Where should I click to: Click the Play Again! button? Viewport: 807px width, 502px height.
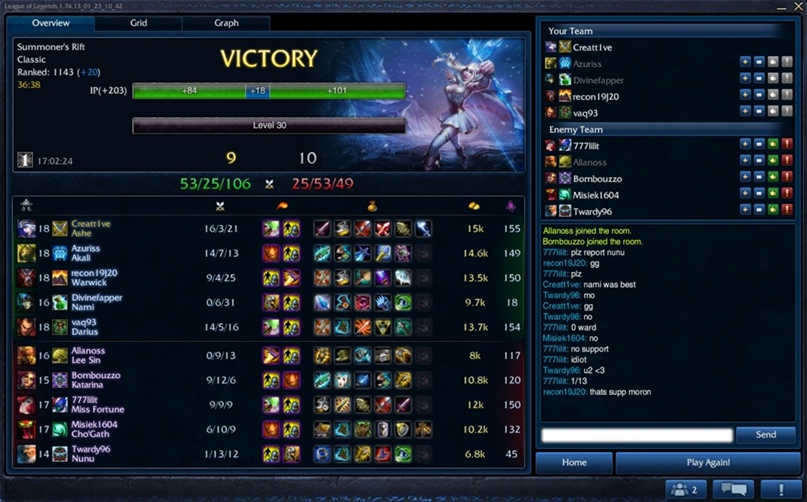pos(708,463)
